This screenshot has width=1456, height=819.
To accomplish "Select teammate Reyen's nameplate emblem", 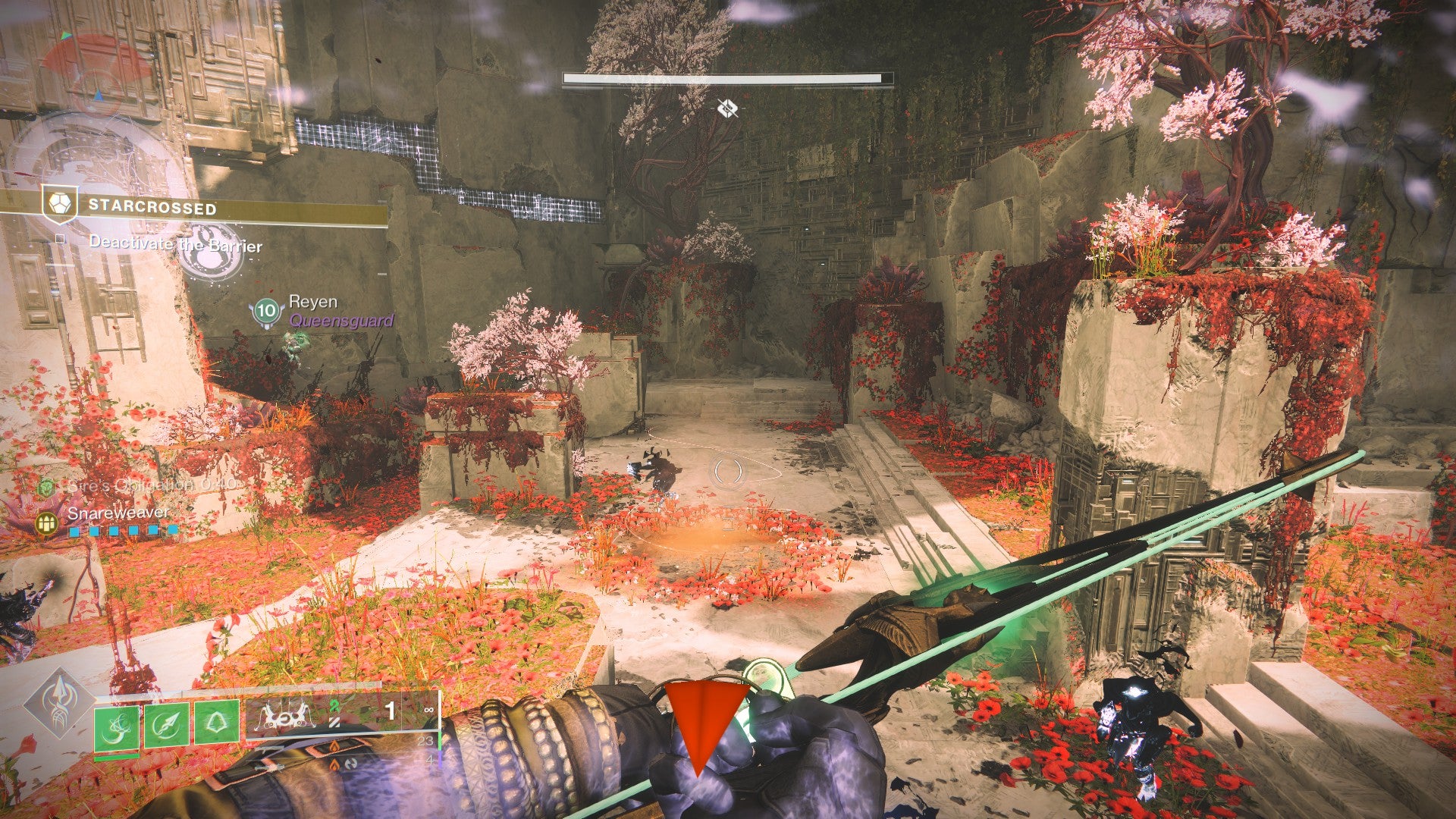I will tap(266, 311).
